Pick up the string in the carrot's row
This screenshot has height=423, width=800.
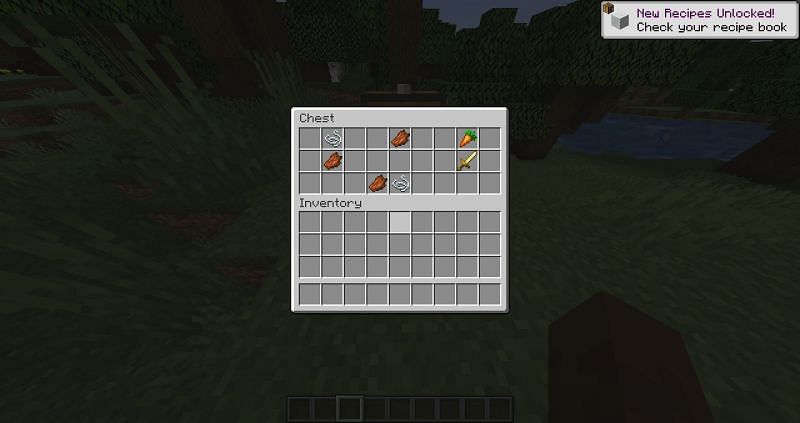pyautogui.click(x=333, y=138)
